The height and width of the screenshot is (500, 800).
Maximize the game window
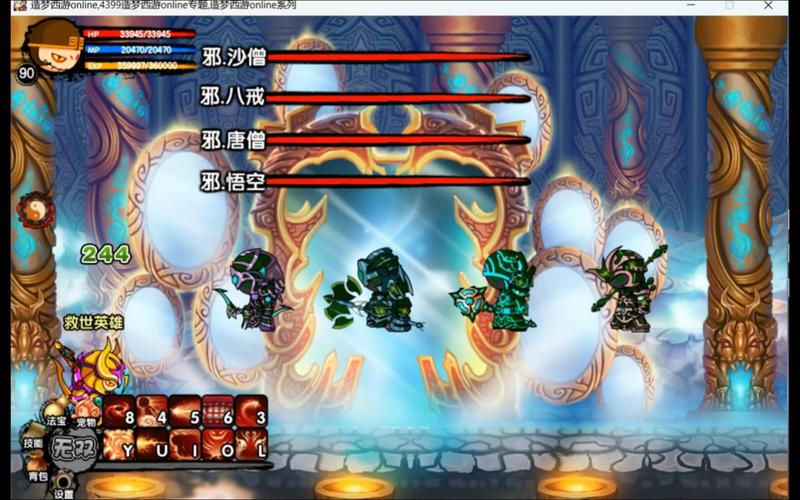[x=729, y=6]
